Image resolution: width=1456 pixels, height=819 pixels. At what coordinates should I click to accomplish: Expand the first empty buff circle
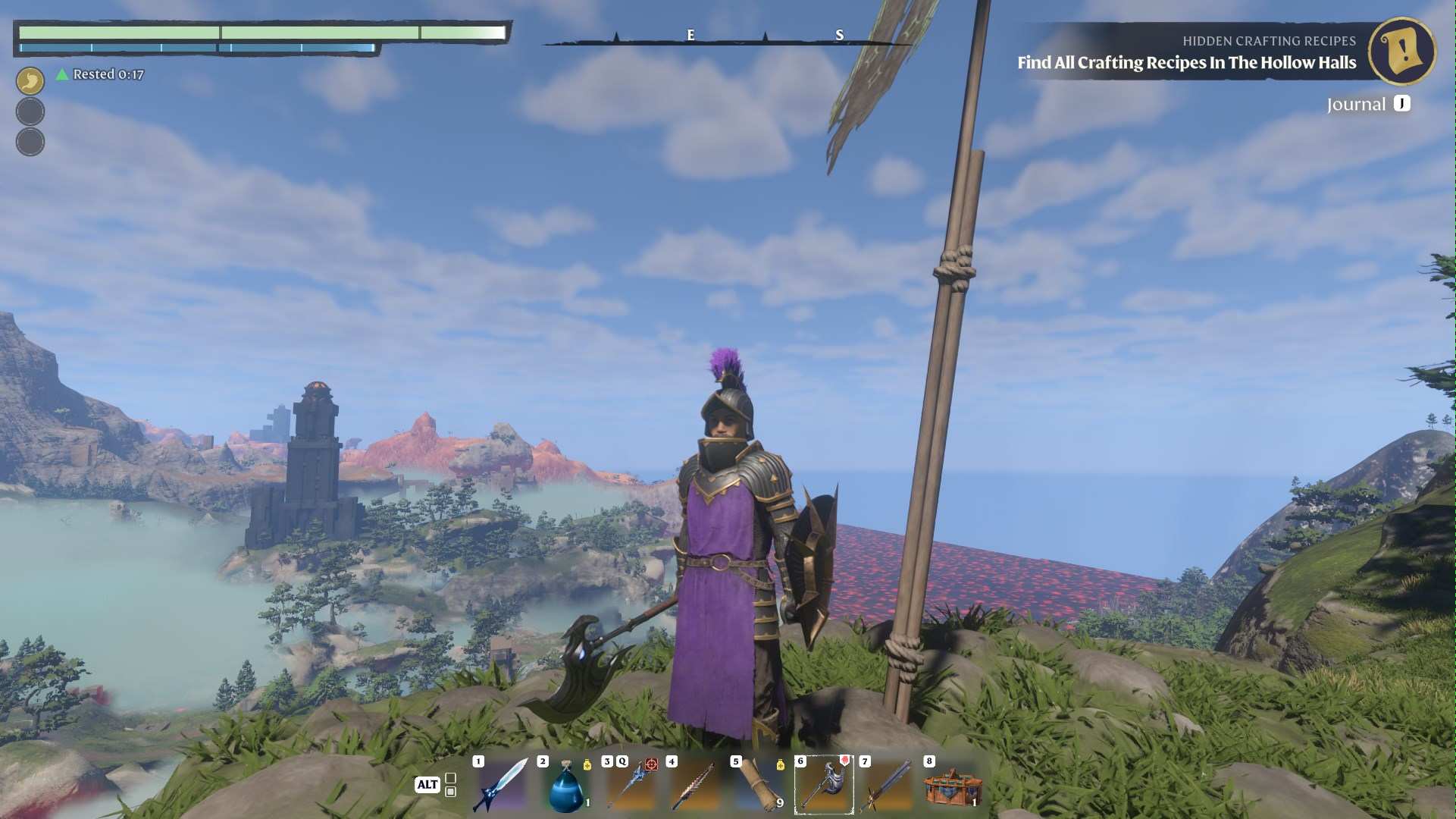(x=30, y=111)
